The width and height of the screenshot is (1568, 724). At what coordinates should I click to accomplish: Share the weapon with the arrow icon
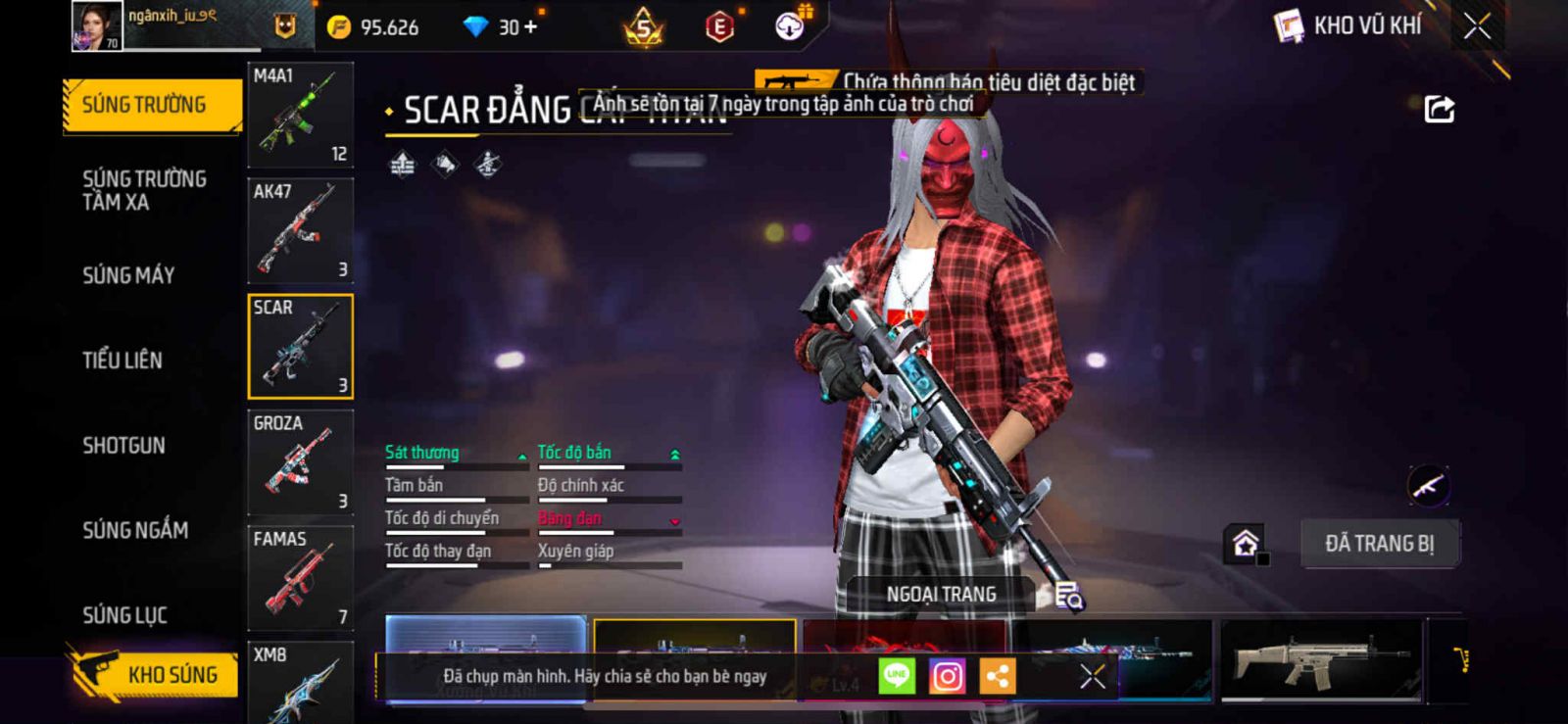pyautogui.click(x=1439, y=109)
